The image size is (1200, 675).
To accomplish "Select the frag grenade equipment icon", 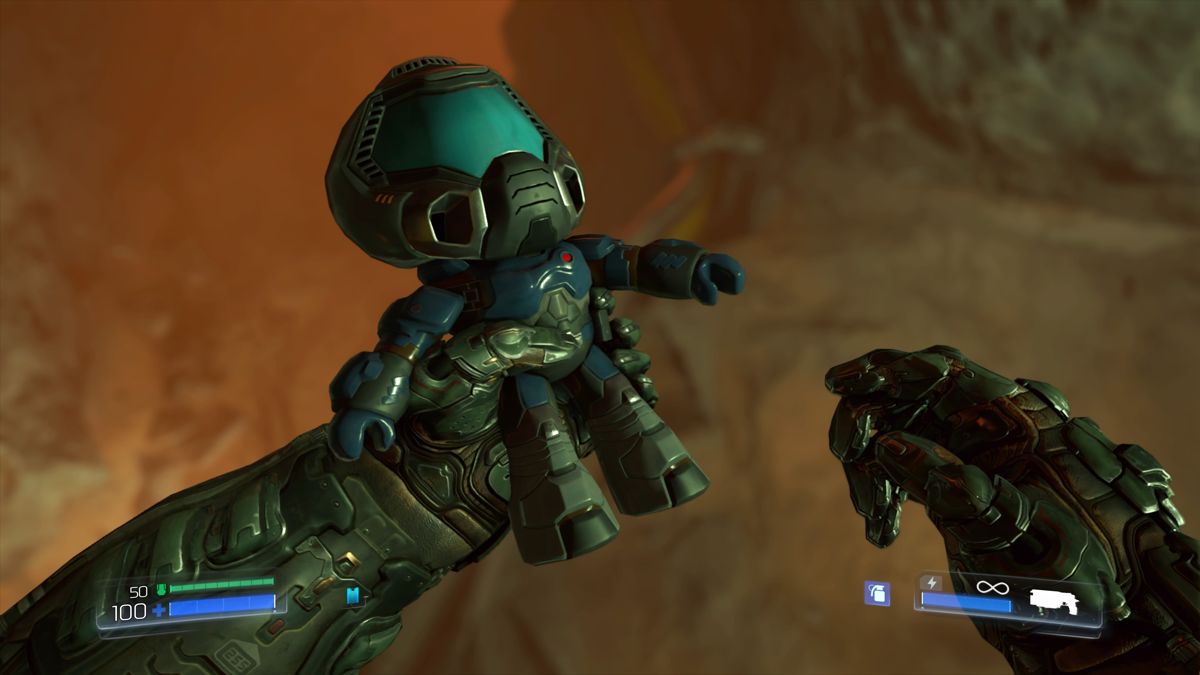I will pyautogui.click(x=877, y=593).
